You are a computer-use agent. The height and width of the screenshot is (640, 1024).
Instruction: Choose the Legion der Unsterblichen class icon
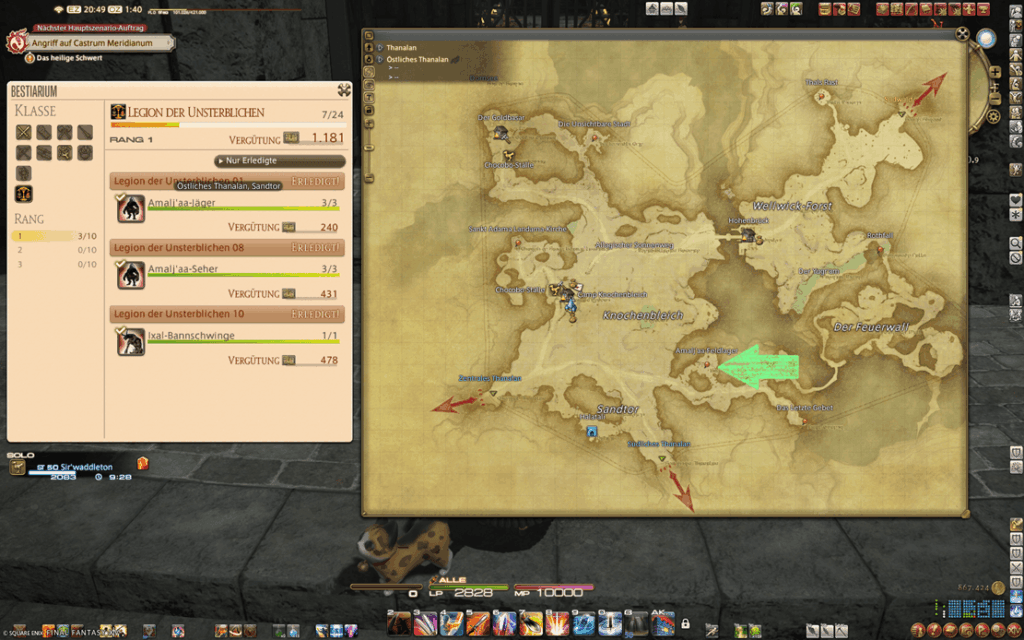click(23, 194)
